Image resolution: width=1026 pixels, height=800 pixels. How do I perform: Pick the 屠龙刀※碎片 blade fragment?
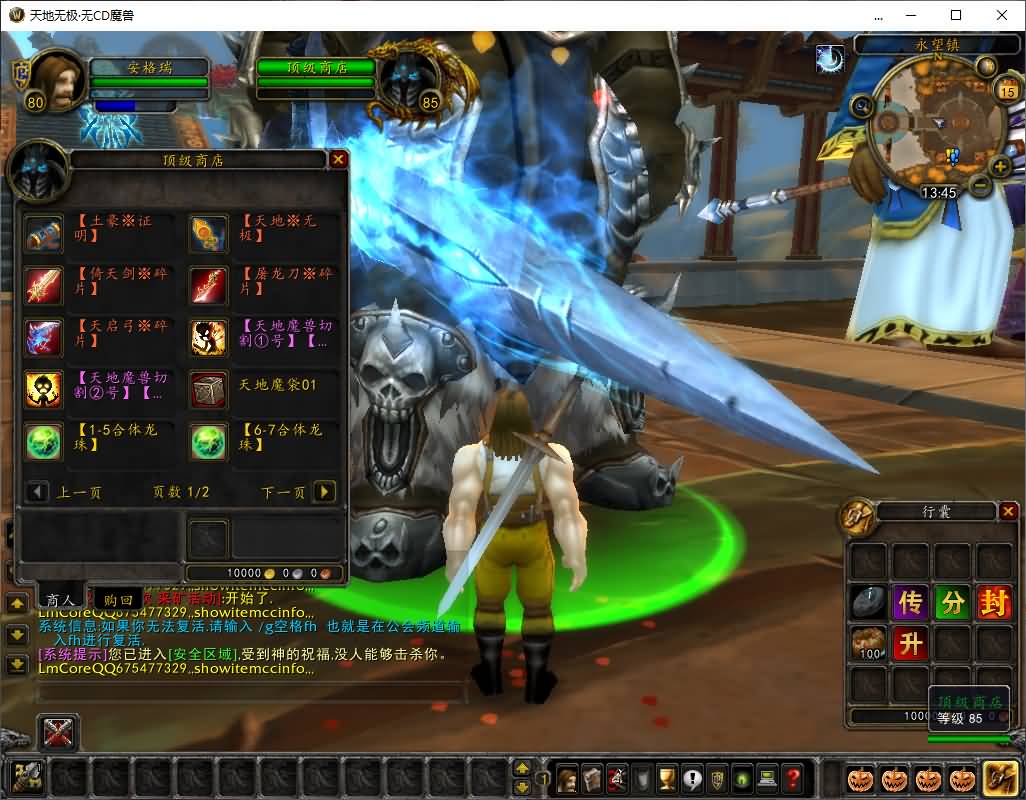pyautogui.click(x=209, y=286)
